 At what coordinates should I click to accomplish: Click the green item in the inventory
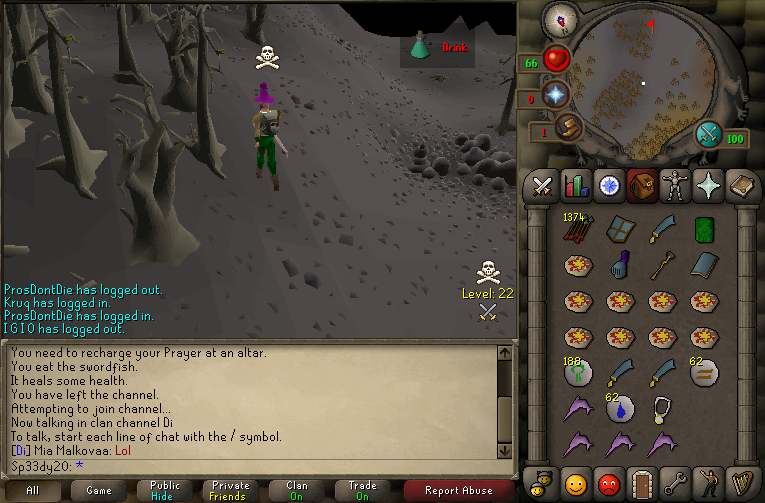point(704,229)
